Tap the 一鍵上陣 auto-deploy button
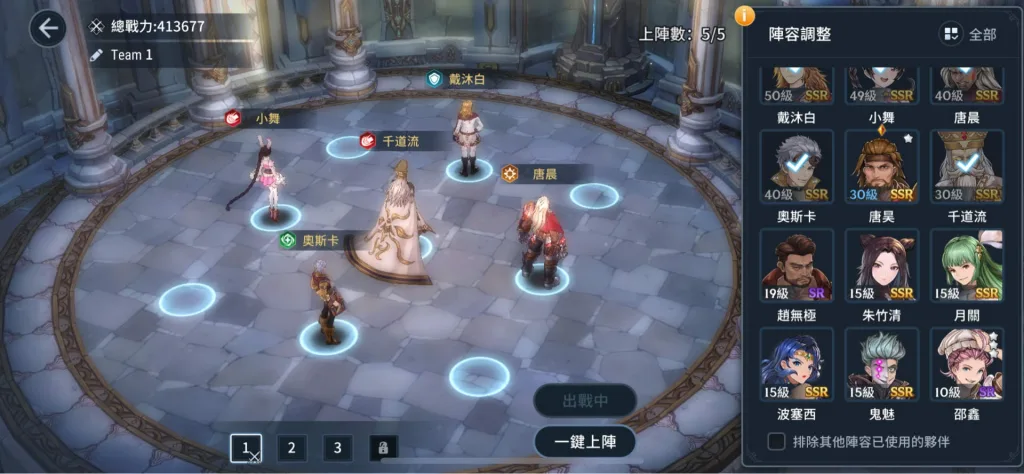The image size is (1024, 474). point(585,441)
